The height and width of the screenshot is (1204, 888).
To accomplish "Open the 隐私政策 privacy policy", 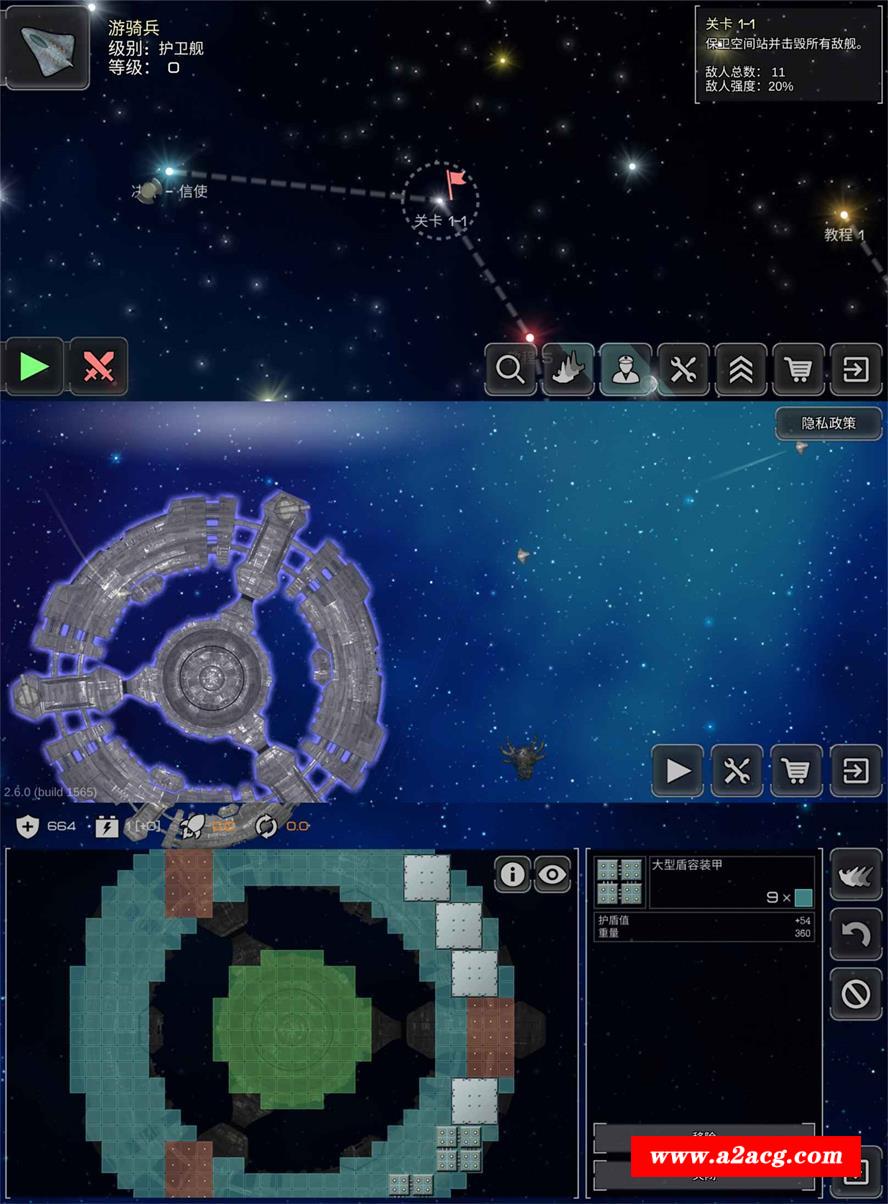I will coord(829,423).
